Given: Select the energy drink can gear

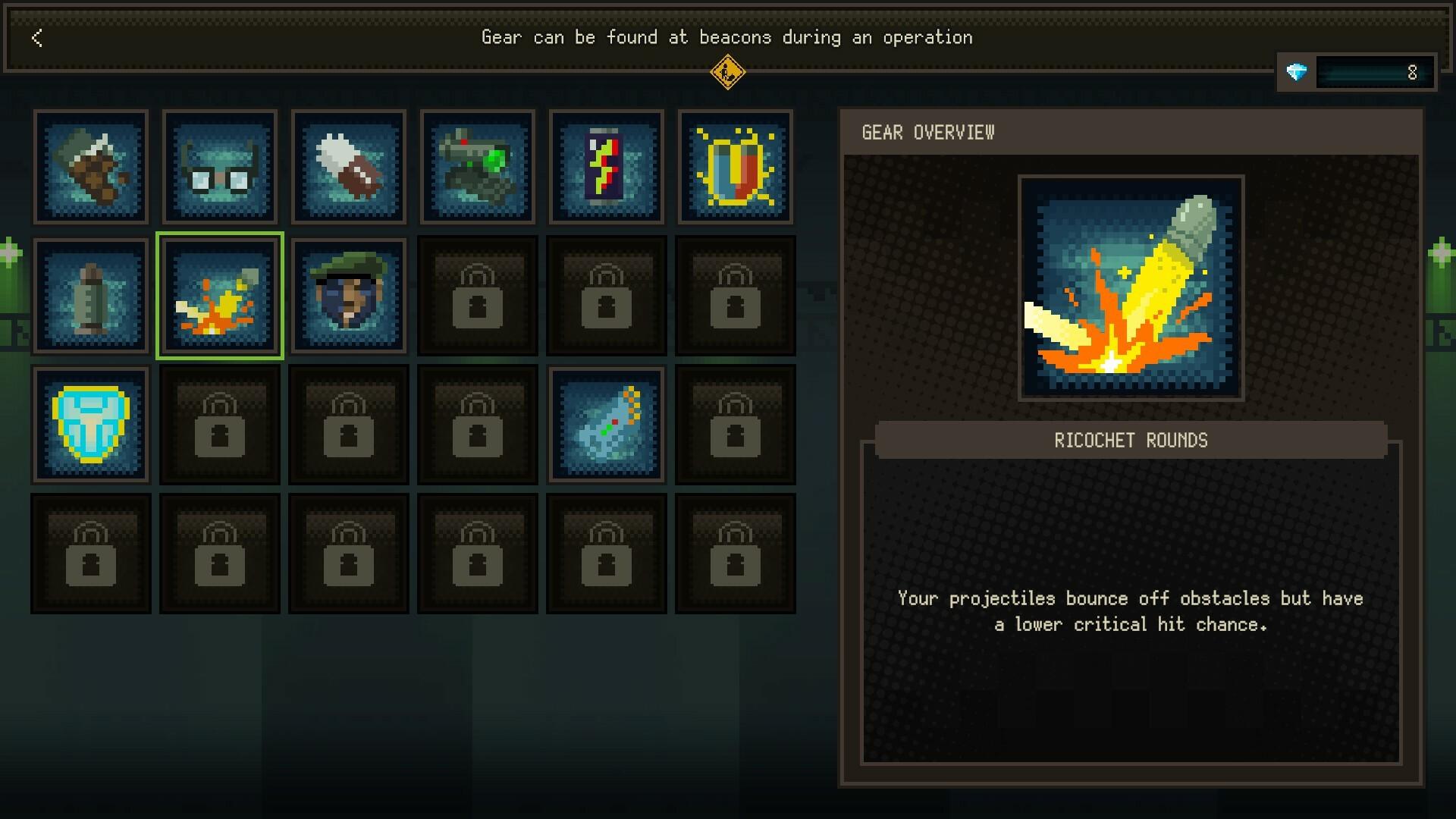Looking at the screenshot, I should click(607, 168).
